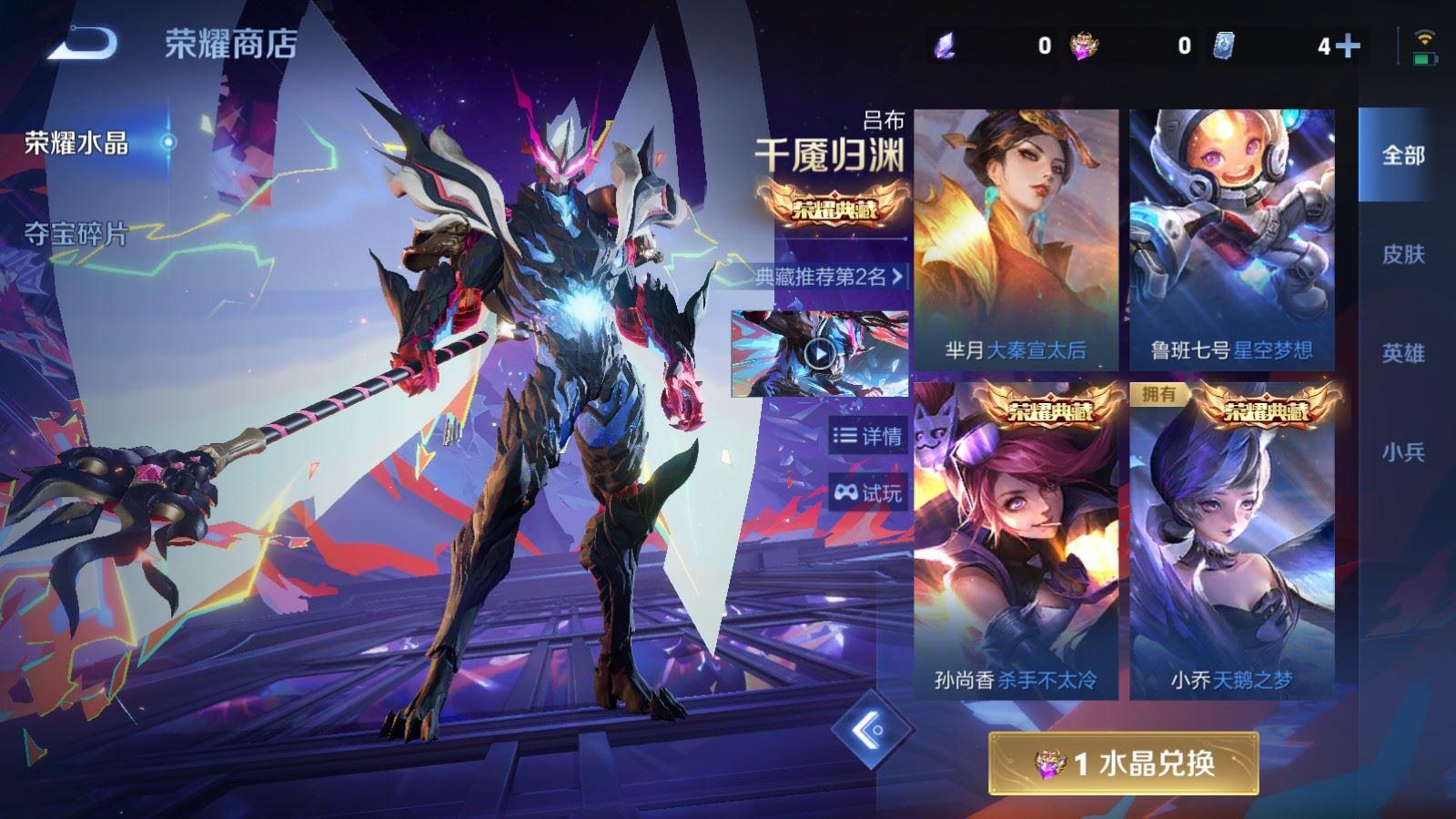Click the back arrow to exit the shop
Image resolution: width=1456 pixels, height=819 pixels.
[80, 41]
